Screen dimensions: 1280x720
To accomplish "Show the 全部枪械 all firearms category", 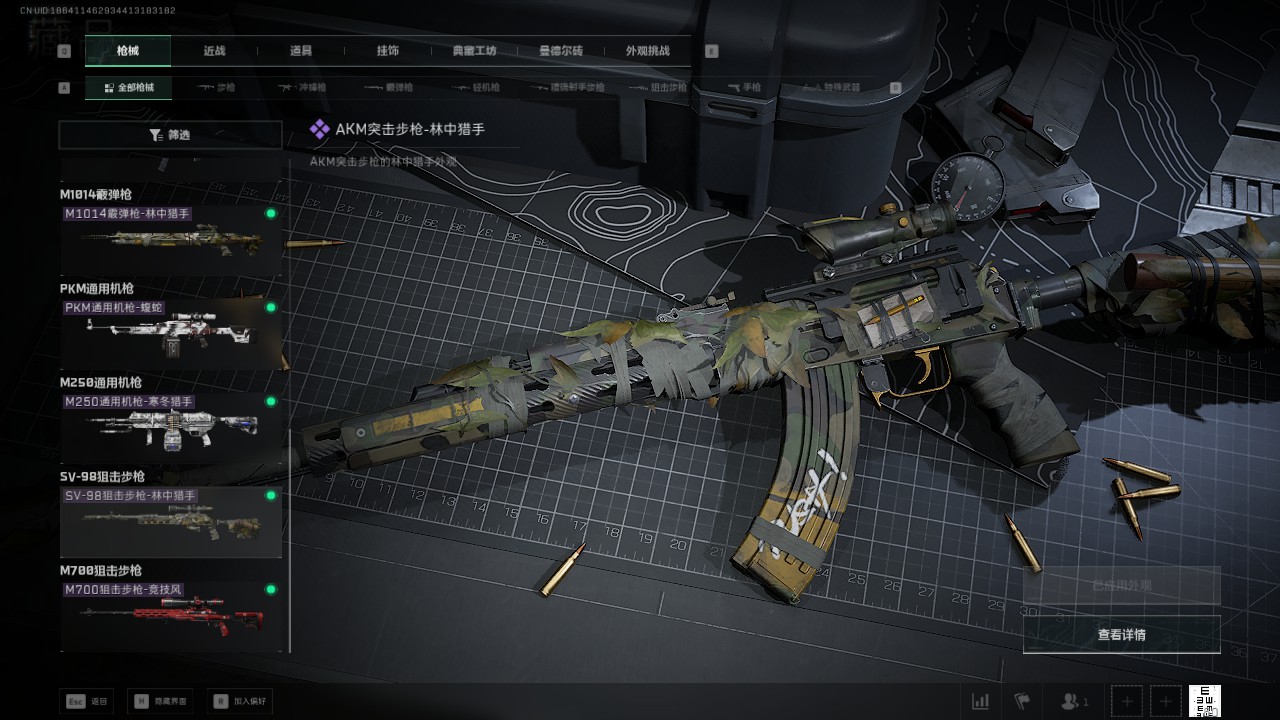I will [129, 88].
